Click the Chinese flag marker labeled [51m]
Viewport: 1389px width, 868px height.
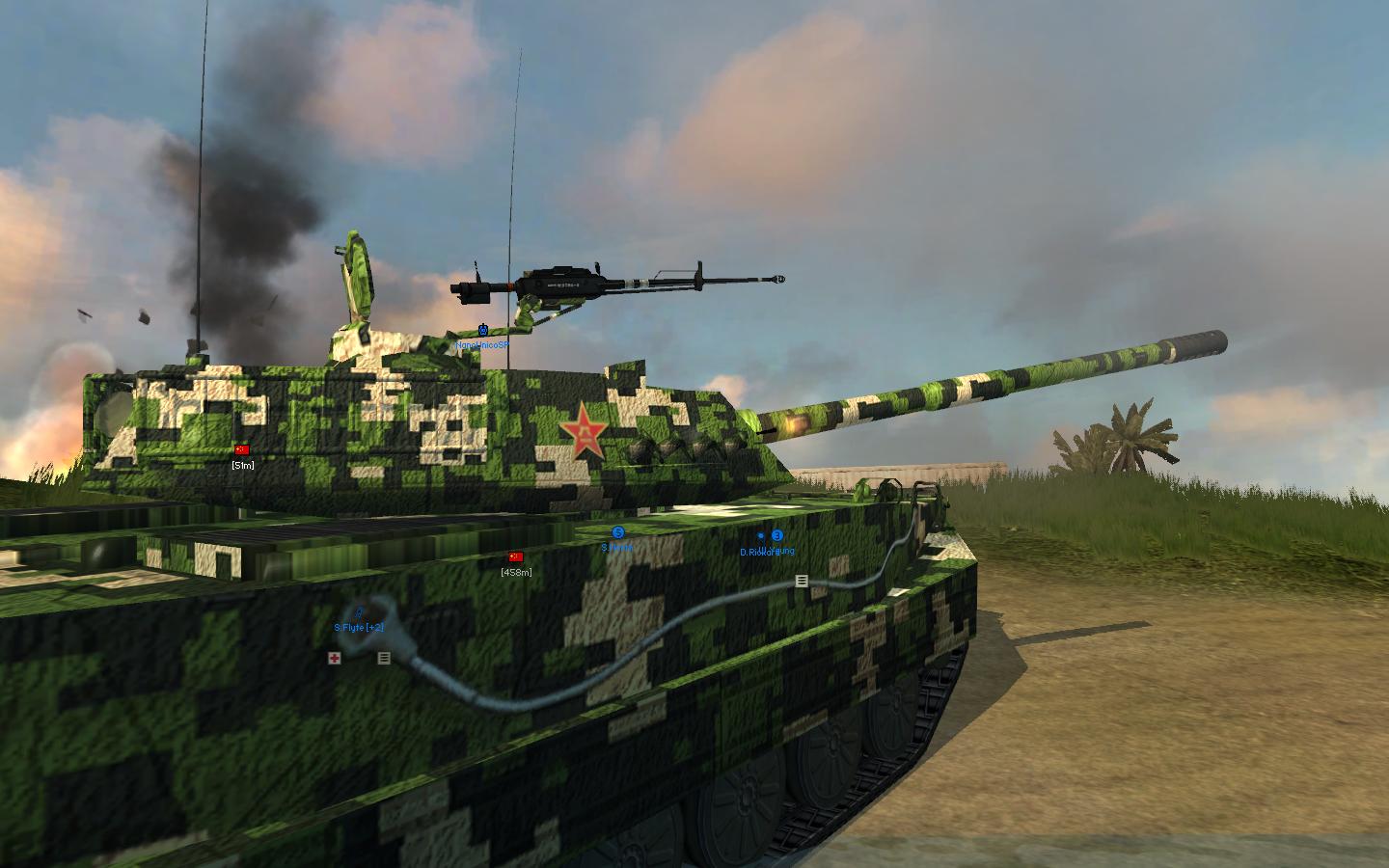(243, 449)
